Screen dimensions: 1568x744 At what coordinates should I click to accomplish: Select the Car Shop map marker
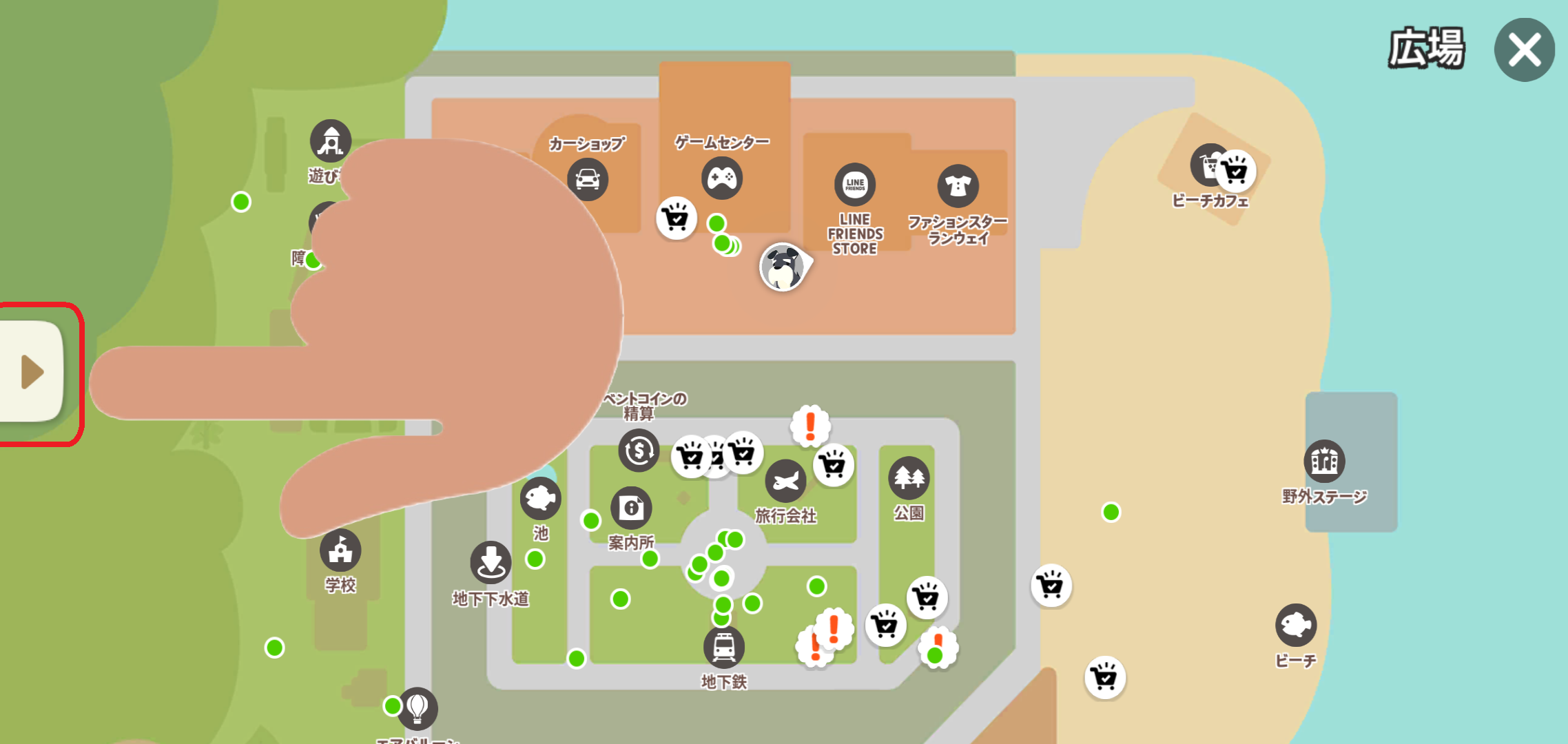[x=587, y=179]
